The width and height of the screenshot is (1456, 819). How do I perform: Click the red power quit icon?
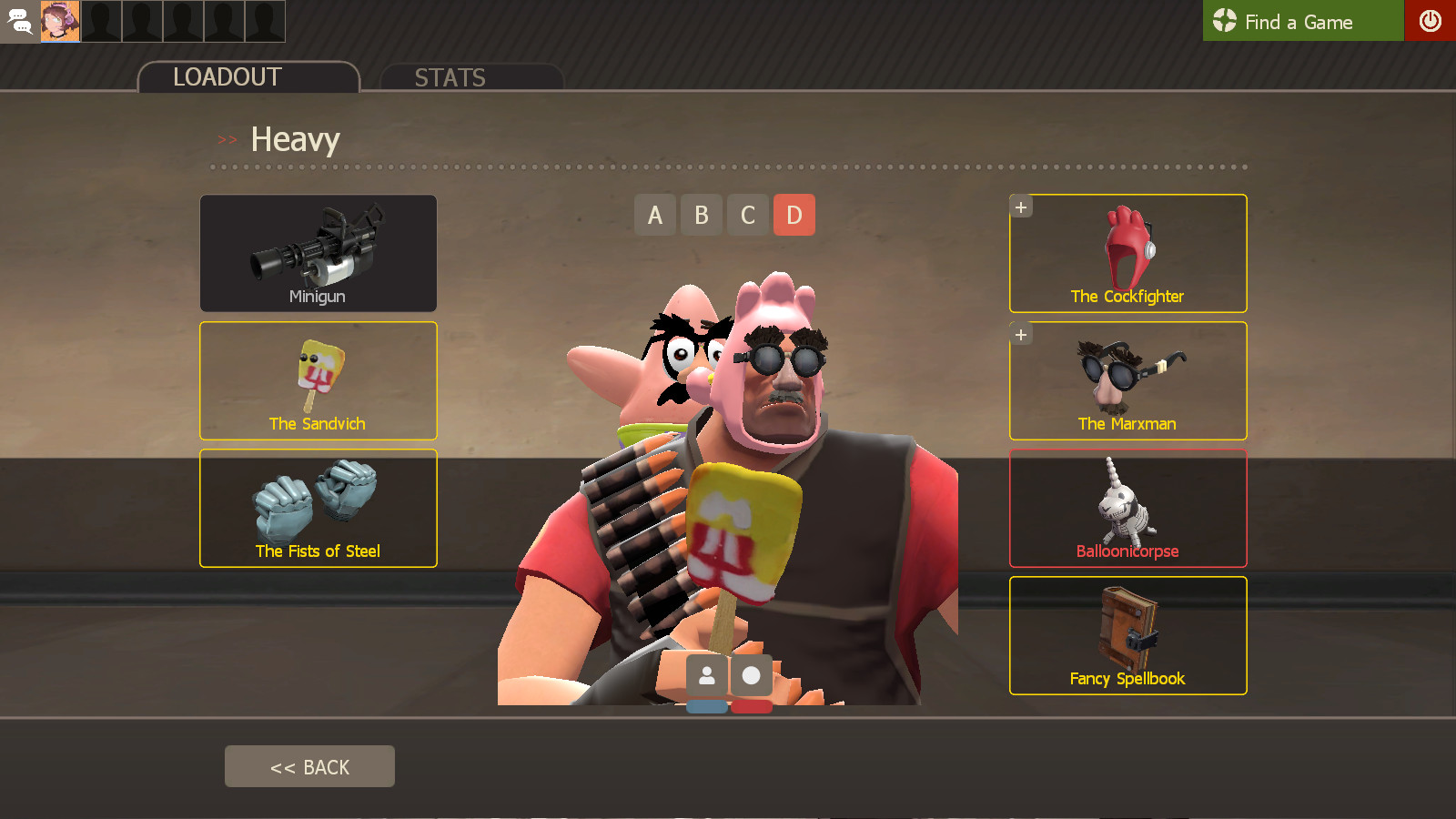(1431, 21)
